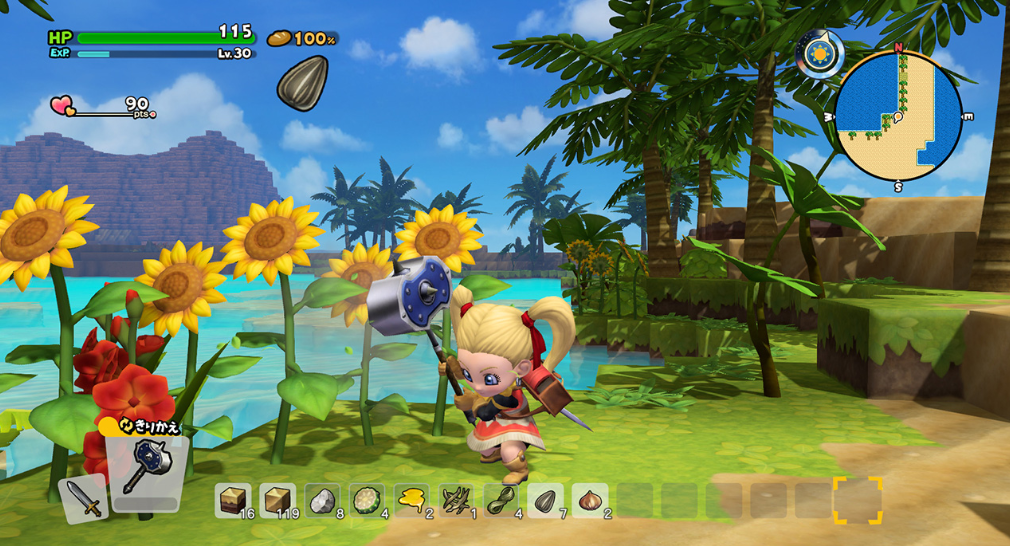The image size is (1010, 546).
Task: Choose the dry grass bundle slot
Action: 456,500
